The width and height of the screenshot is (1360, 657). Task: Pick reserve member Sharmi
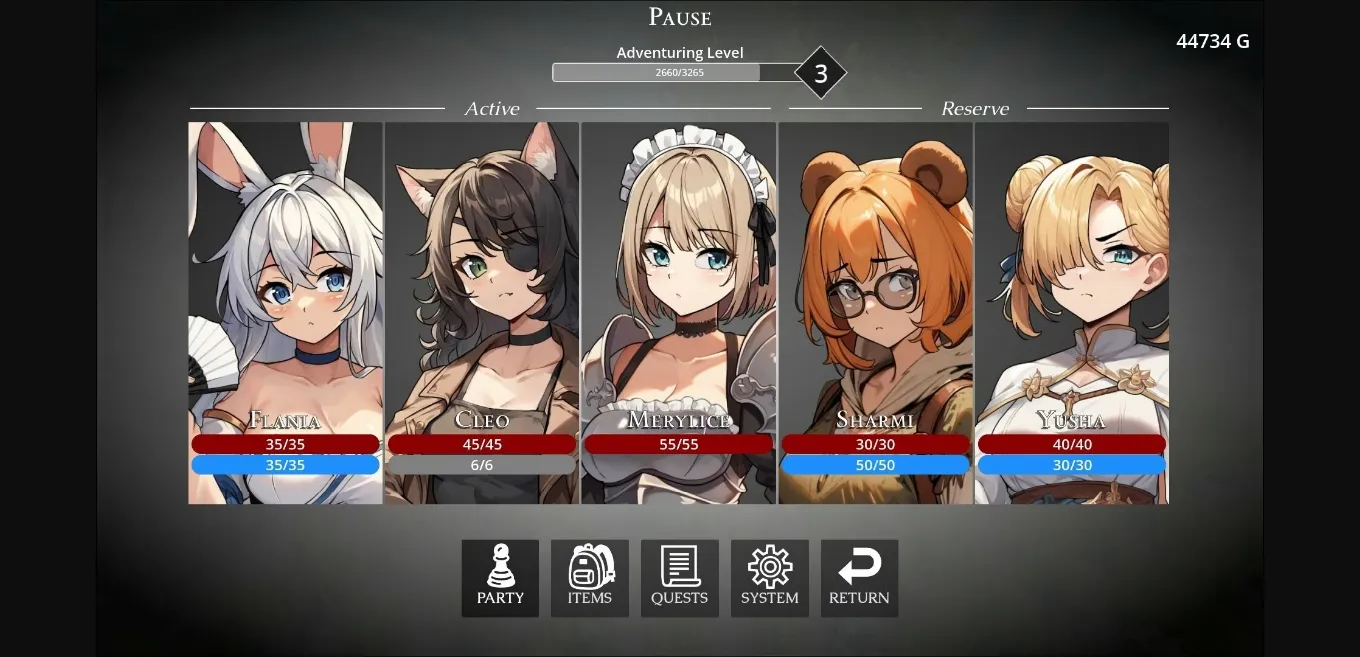876,300
